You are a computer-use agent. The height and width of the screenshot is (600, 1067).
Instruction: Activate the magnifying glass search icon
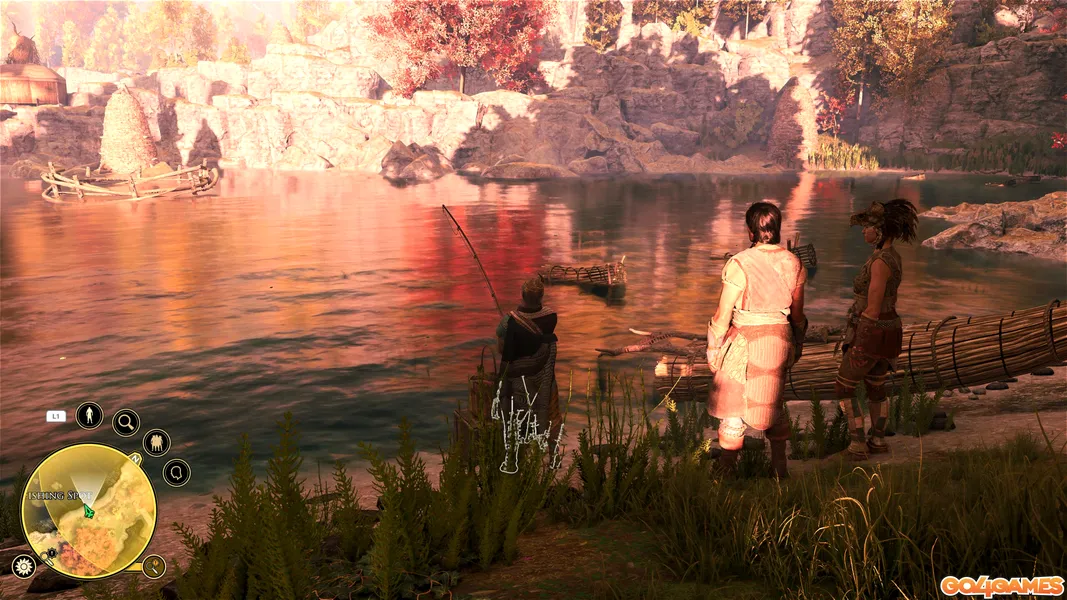(126, 422)
